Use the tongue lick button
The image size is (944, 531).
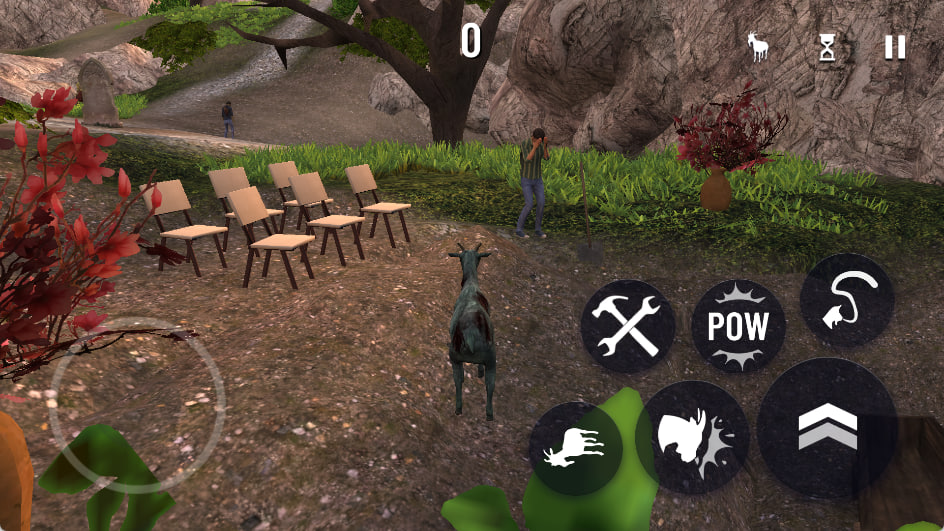click(x=846, y=300)
